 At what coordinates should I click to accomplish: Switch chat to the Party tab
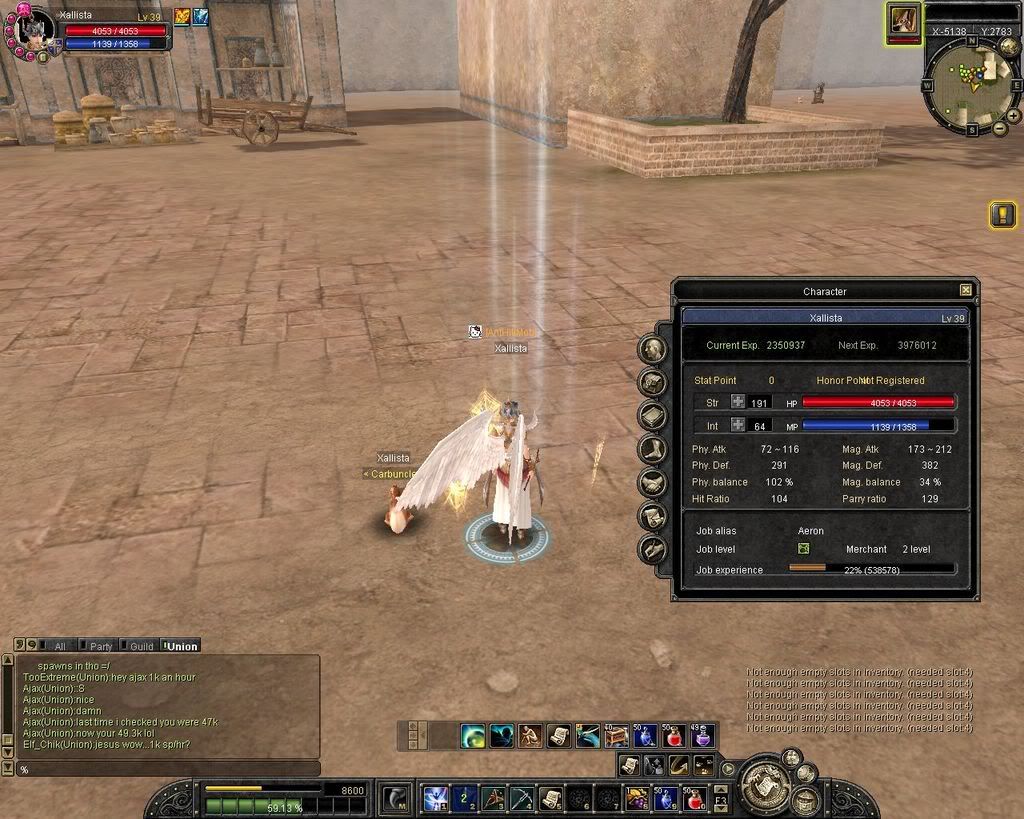98,646
